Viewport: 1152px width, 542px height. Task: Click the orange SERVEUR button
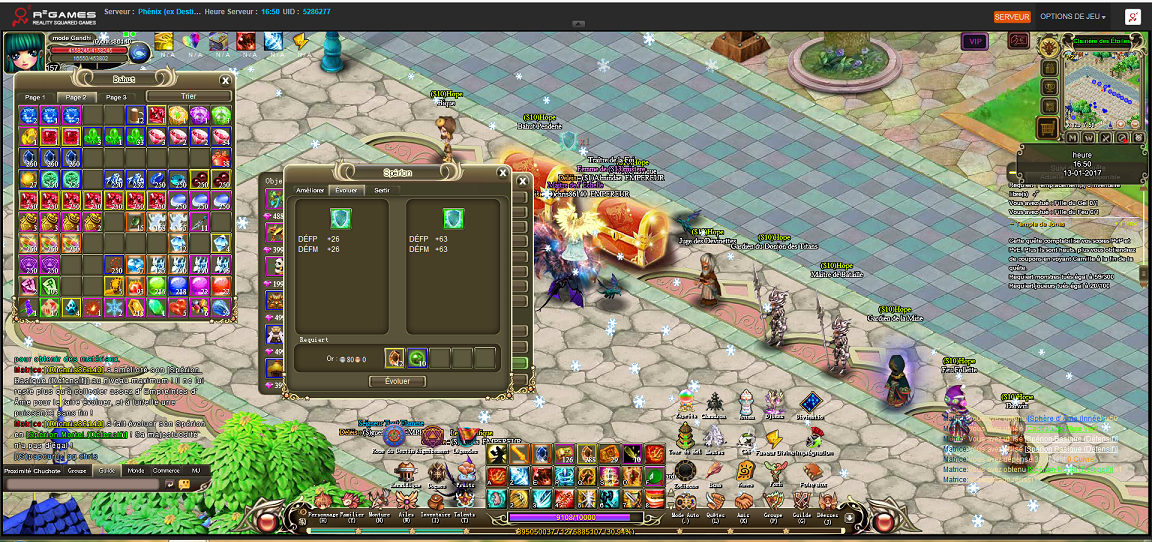1012,17
